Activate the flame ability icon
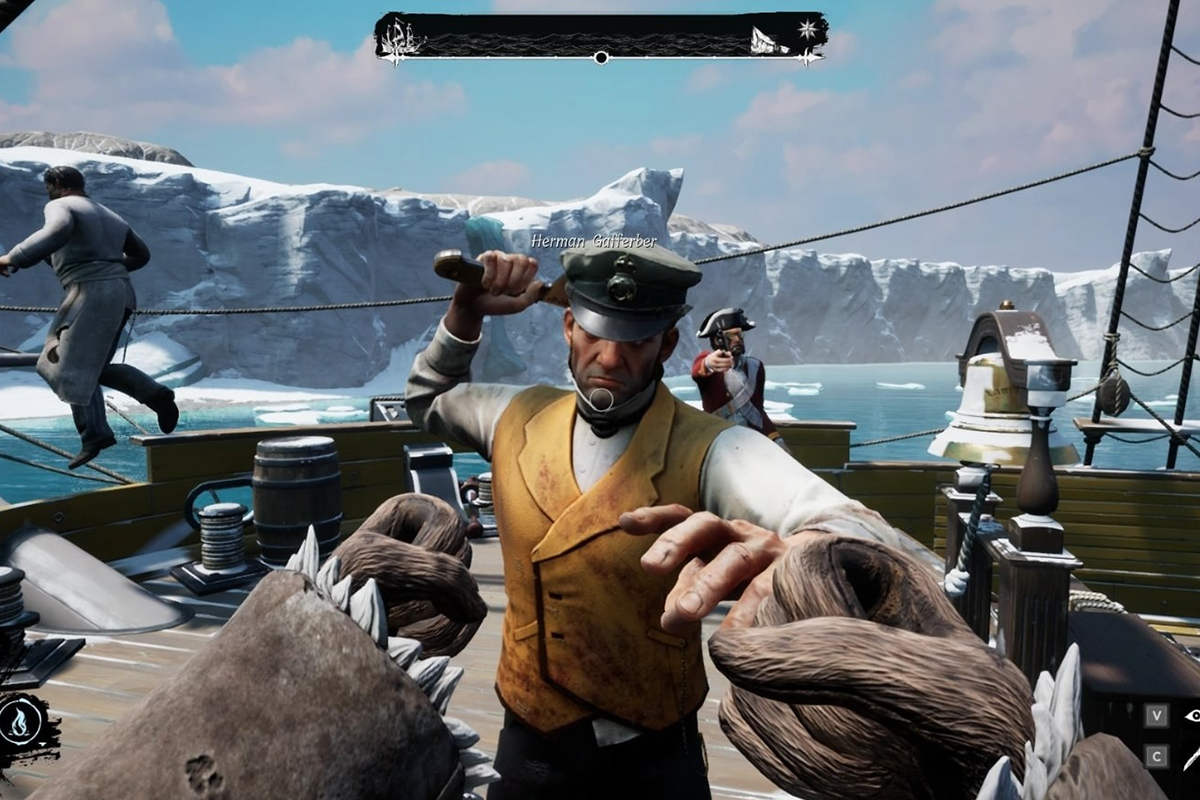1200x800 pixels. click(x=21, y=719)
